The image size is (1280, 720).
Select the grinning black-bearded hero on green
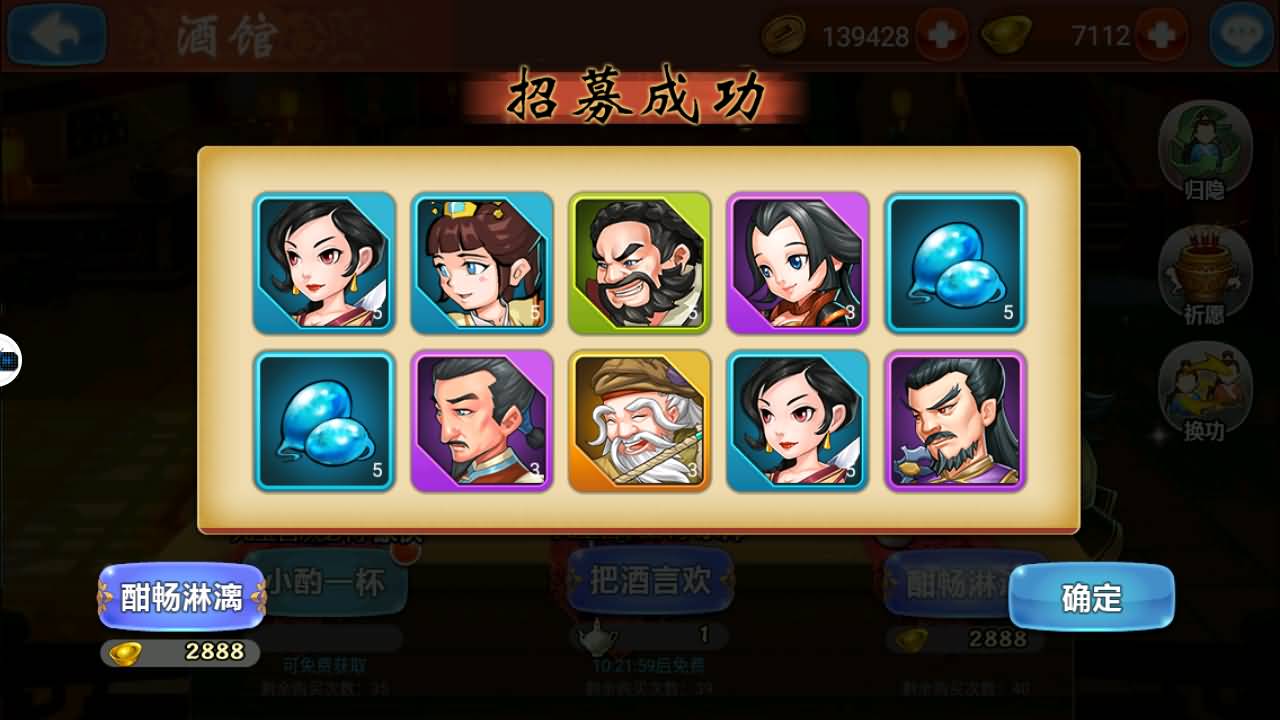click(640, 263)
